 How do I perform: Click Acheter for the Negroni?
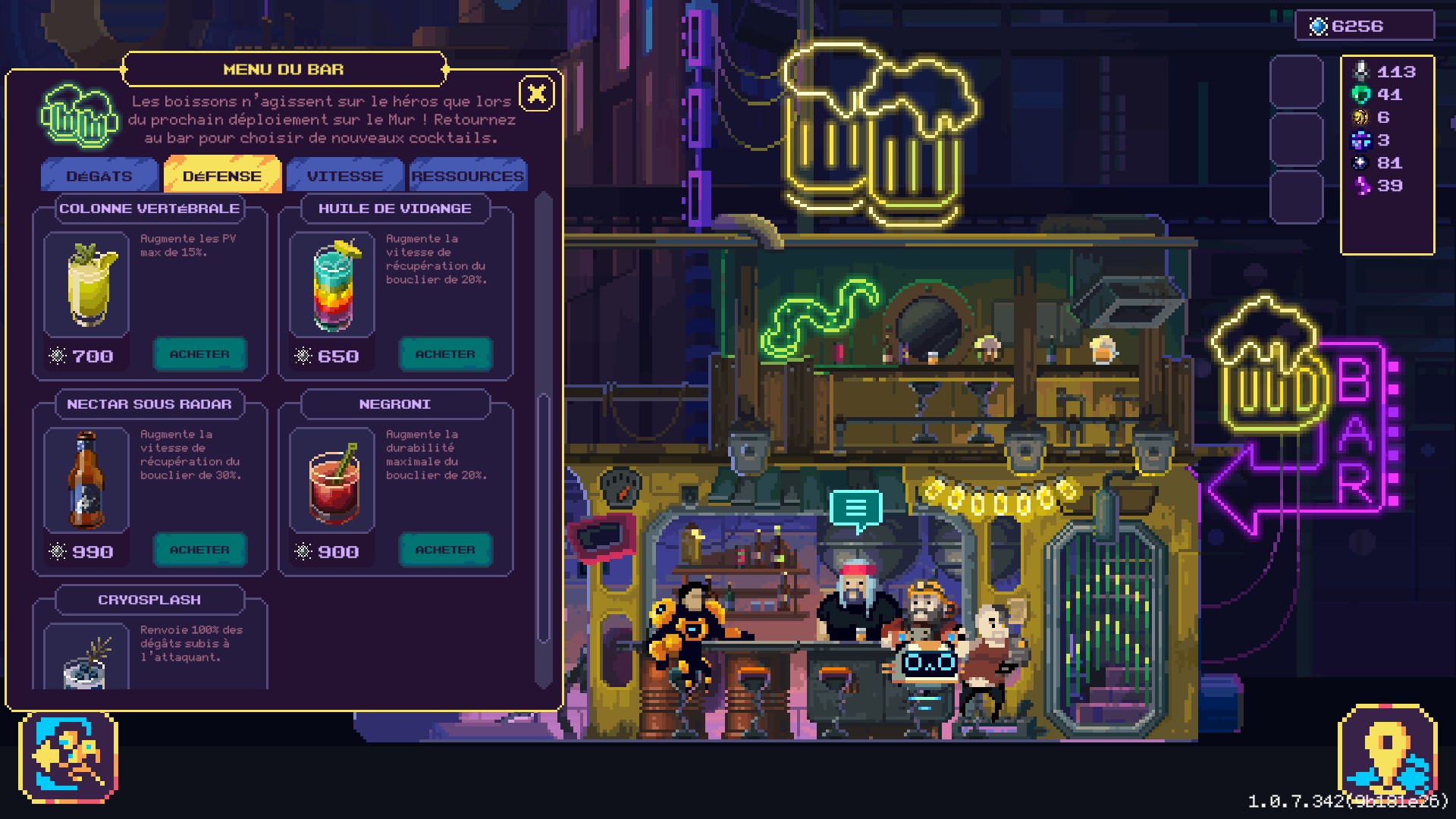pos(445,550)
